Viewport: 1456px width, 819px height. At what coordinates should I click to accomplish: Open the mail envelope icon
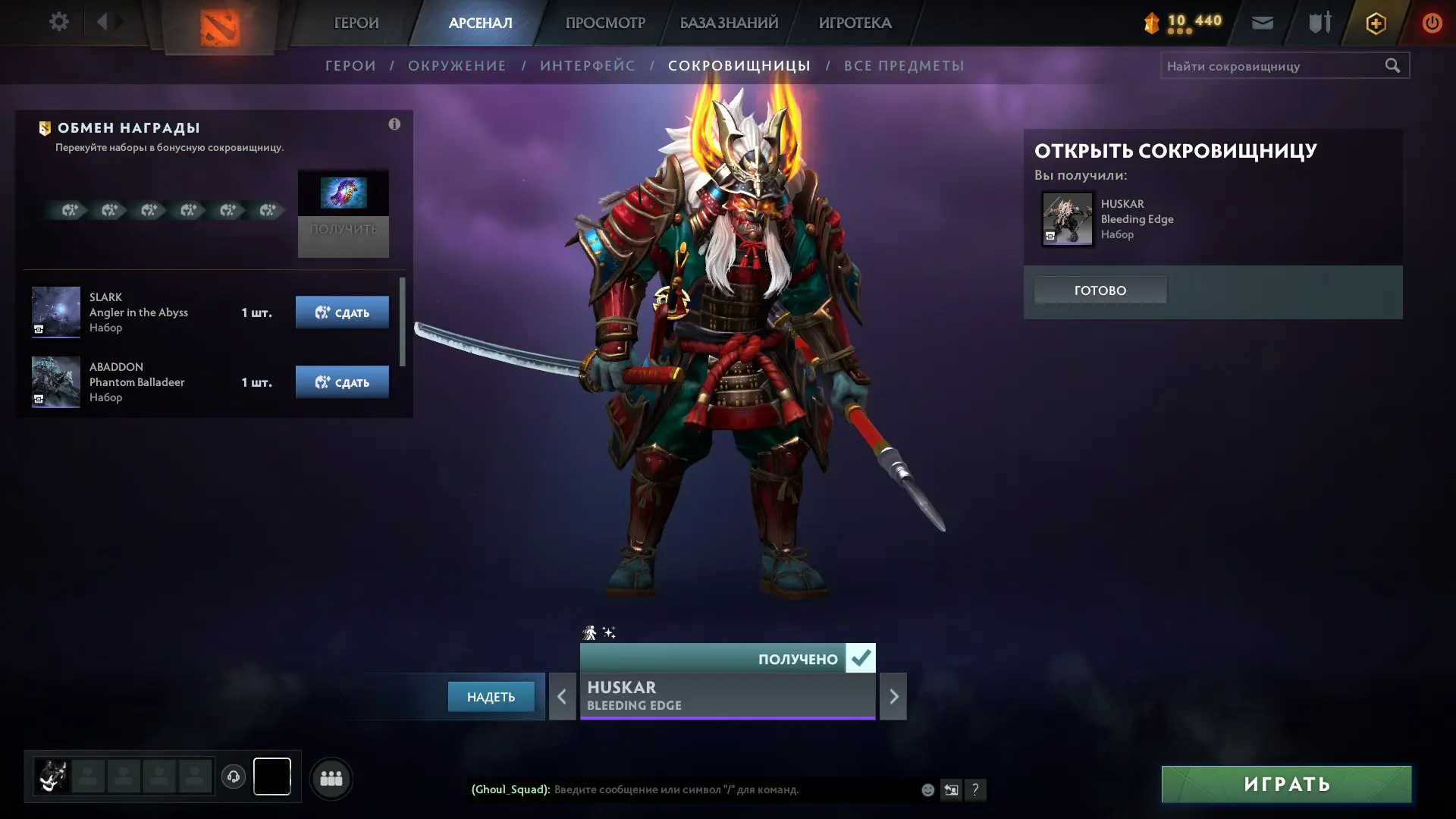(x=1263, y=23)
